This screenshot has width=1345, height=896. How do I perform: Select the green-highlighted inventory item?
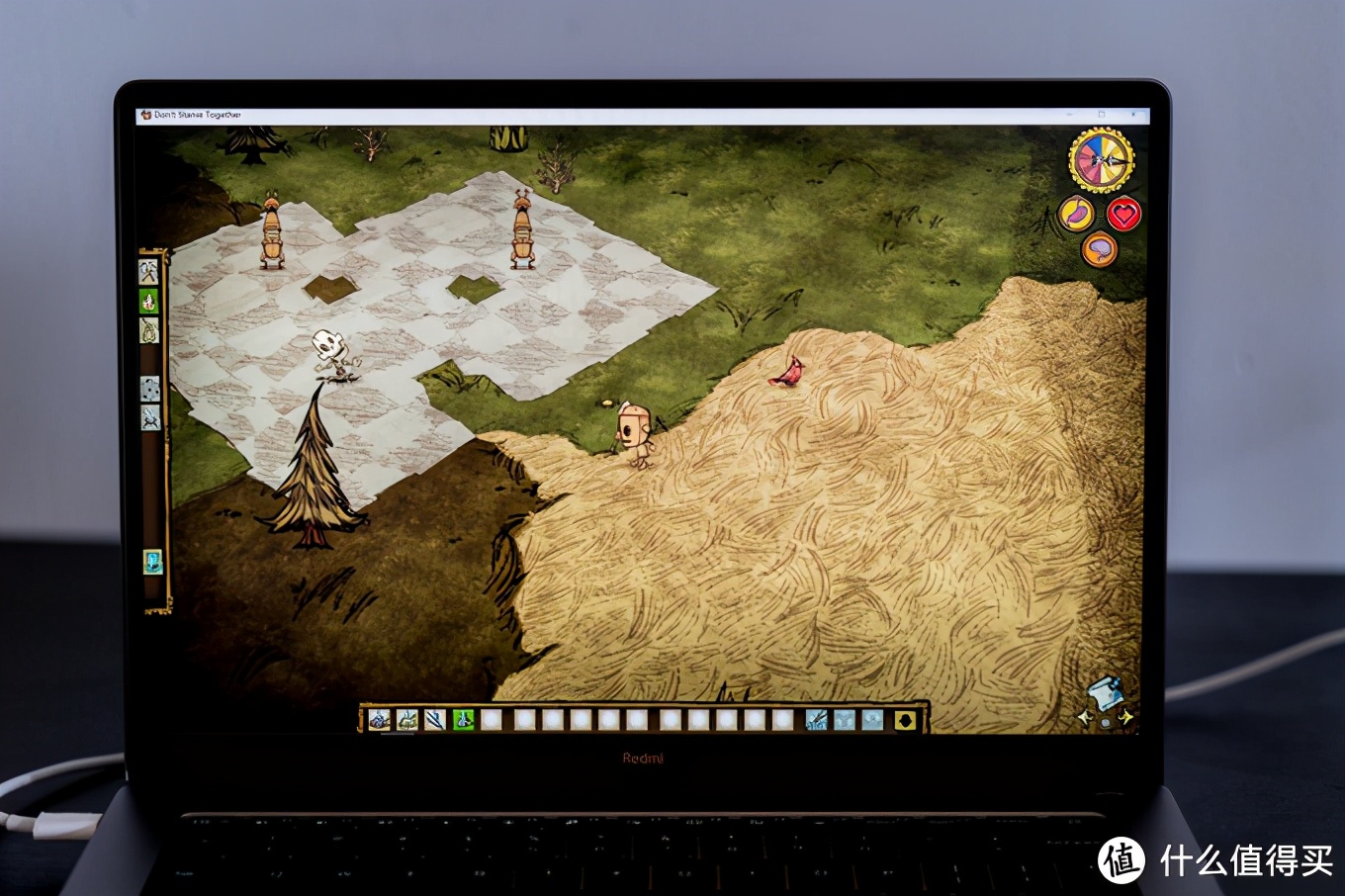[x=463, y=720]
